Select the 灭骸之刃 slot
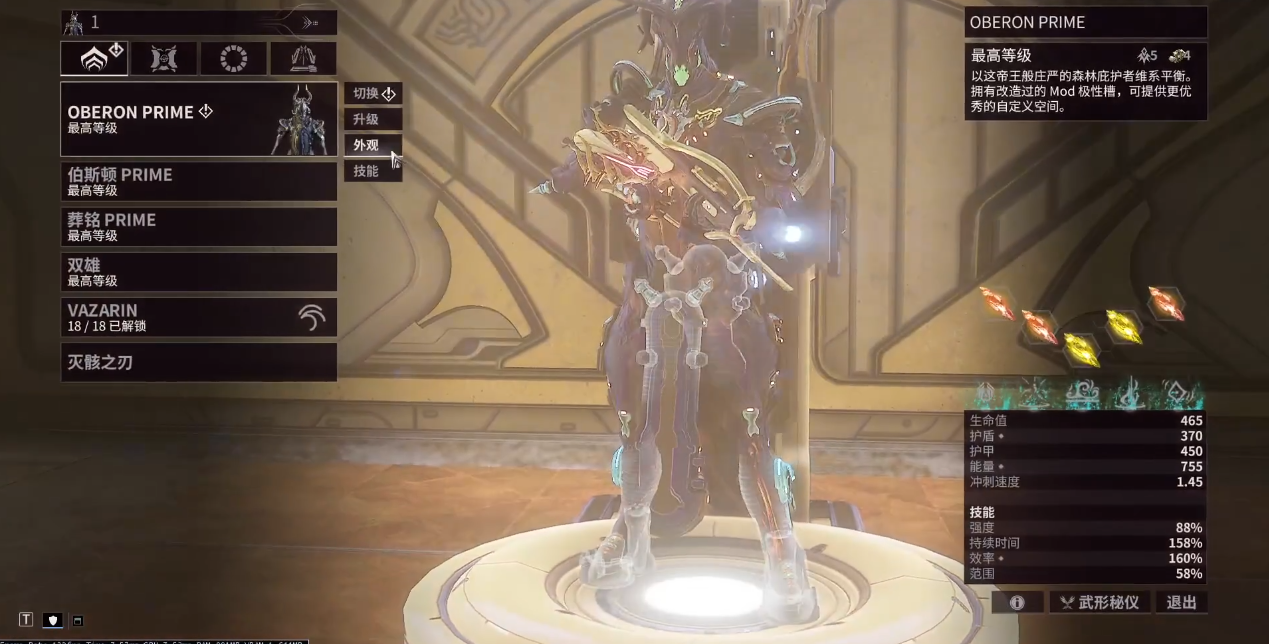The image size is (1269, 644). pos(198,362)
